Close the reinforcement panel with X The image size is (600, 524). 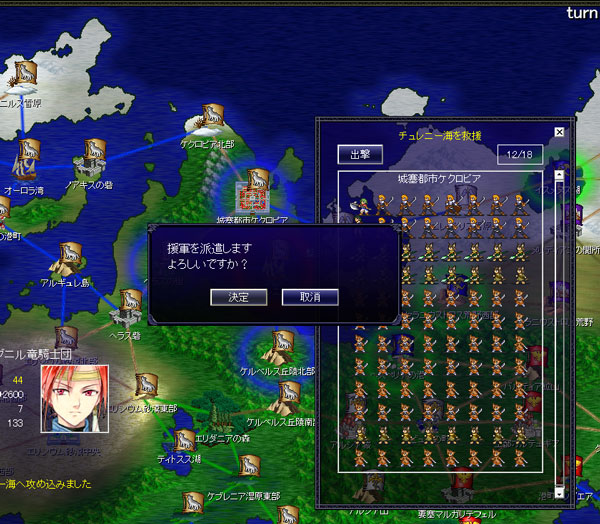[559, 132]
